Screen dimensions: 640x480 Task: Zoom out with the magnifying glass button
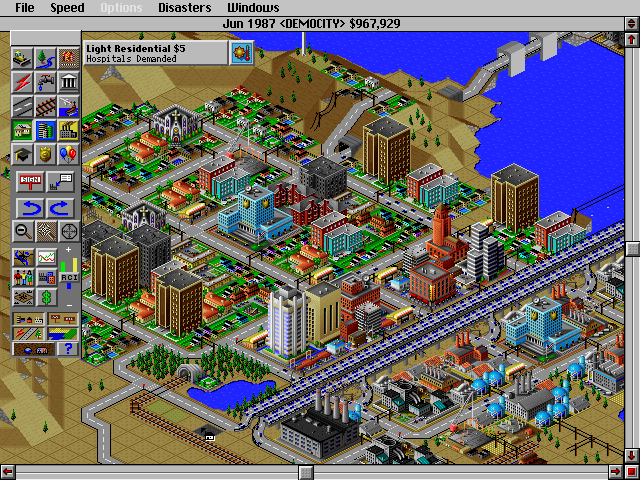tap(23, 231)
